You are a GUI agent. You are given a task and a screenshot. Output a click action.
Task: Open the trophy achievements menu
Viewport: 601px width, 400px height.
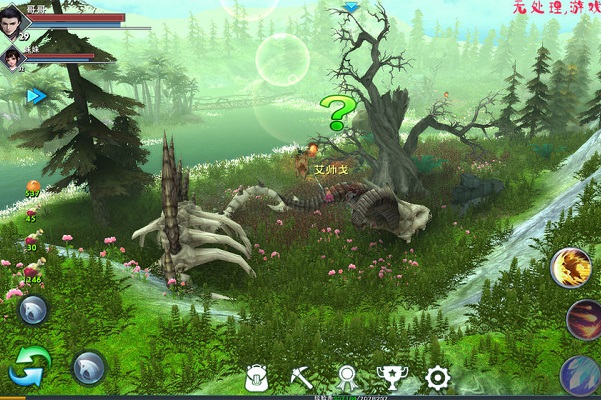click(x=390, y=378)
